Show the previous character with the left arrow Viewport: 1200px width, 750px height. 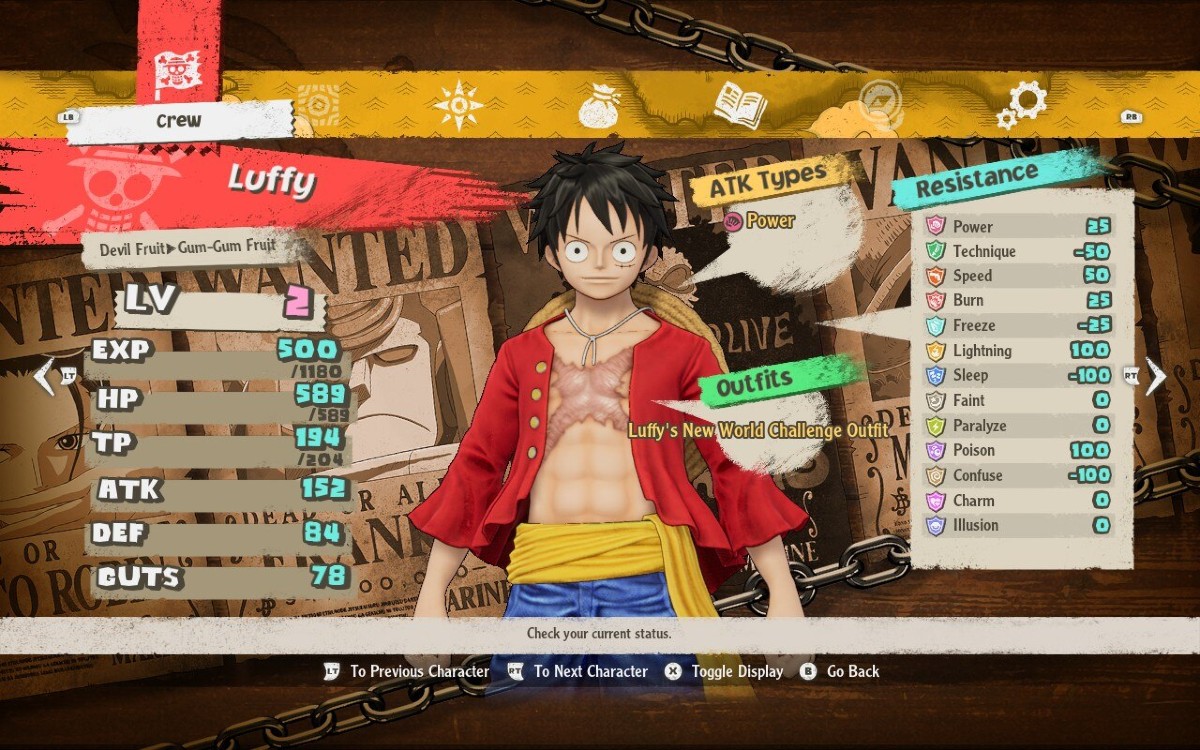[x=44, y=375]
